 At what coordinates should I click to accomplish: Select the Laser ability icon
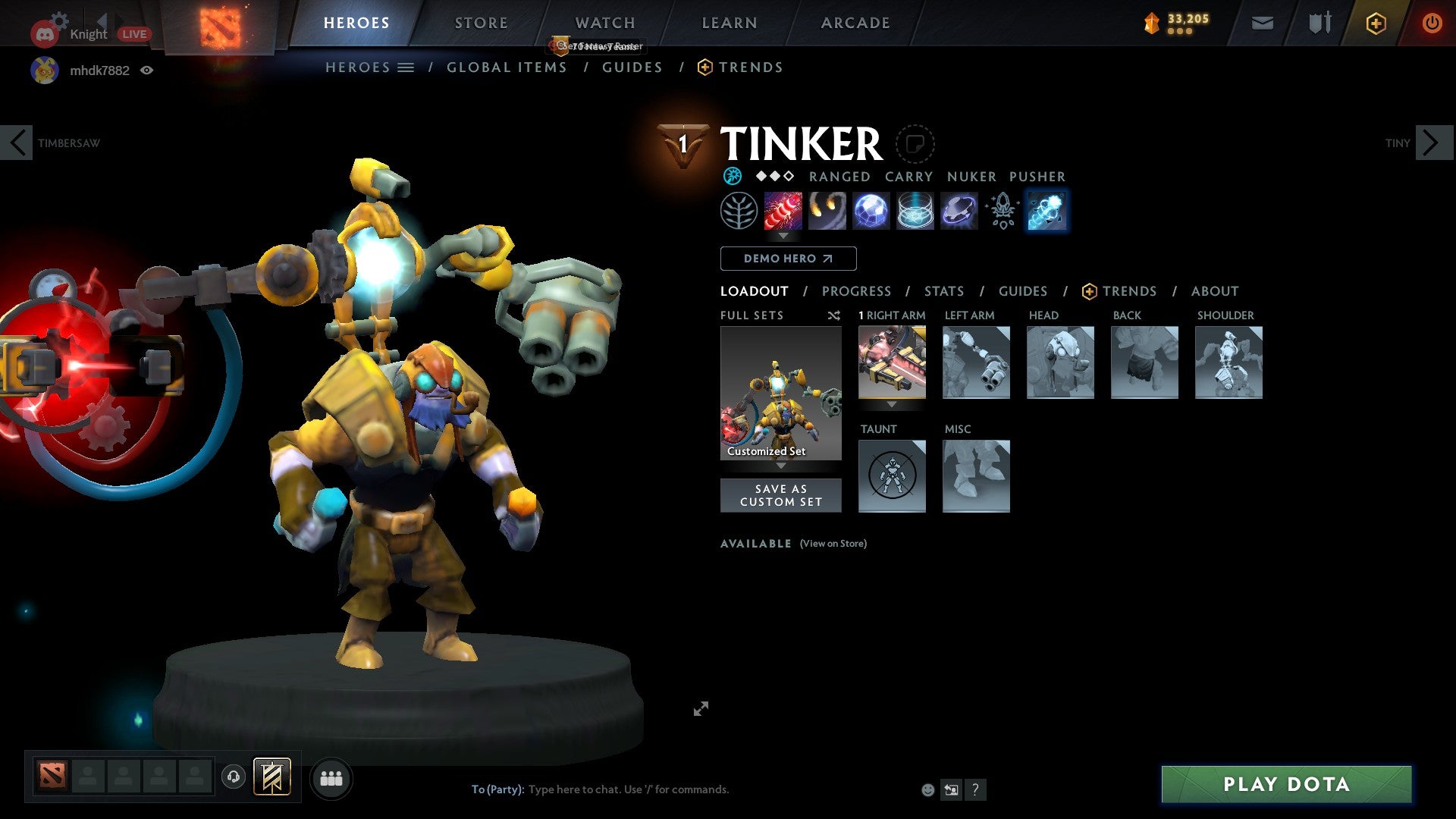783,211
